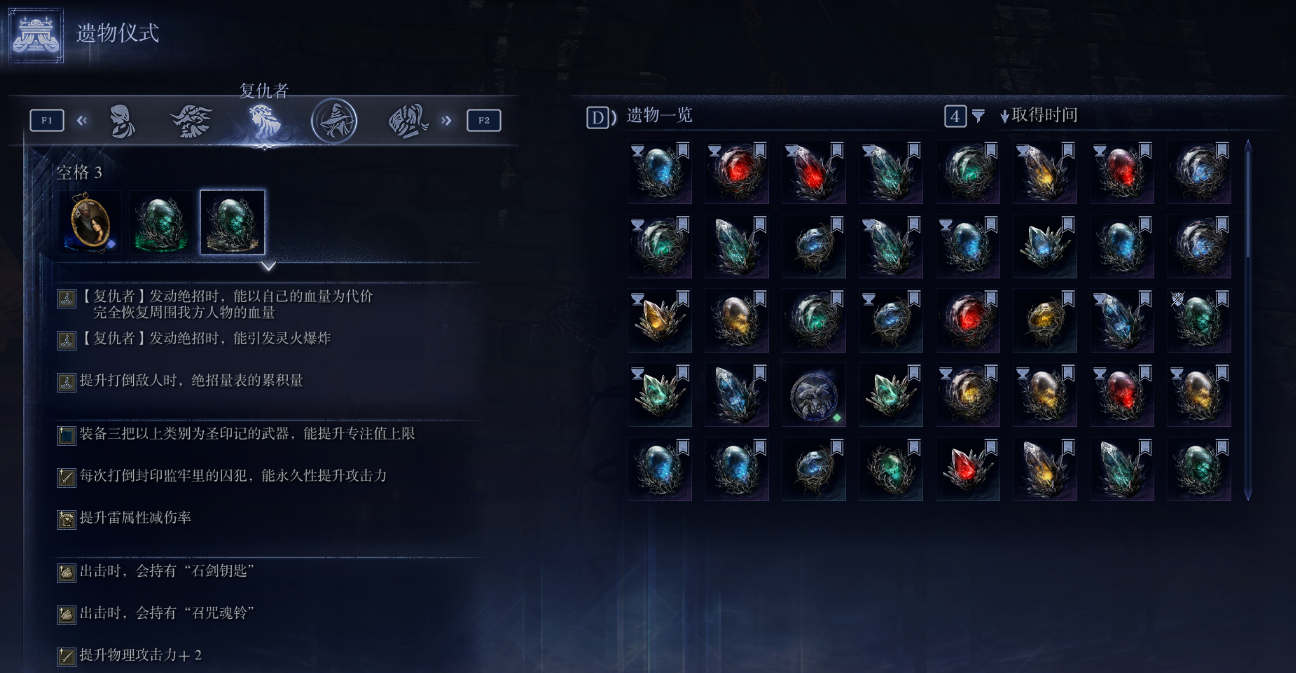Image resolution: width=1296 pixels, height=673 pixels.
Task: Select the highlighted equipped green relic slot
Action: coord(232,222)
